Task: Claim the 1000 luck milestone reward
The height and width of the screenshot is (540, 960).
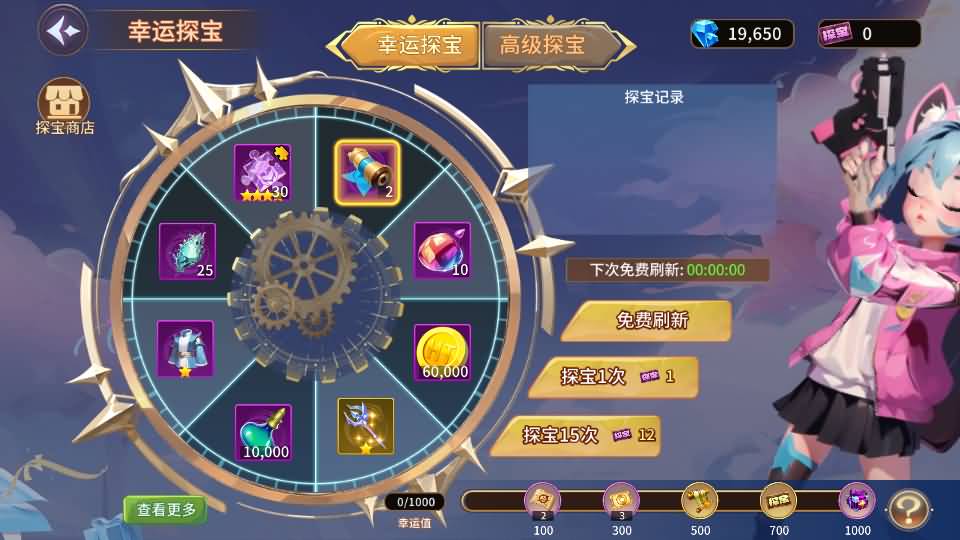Action: point(857,502)
